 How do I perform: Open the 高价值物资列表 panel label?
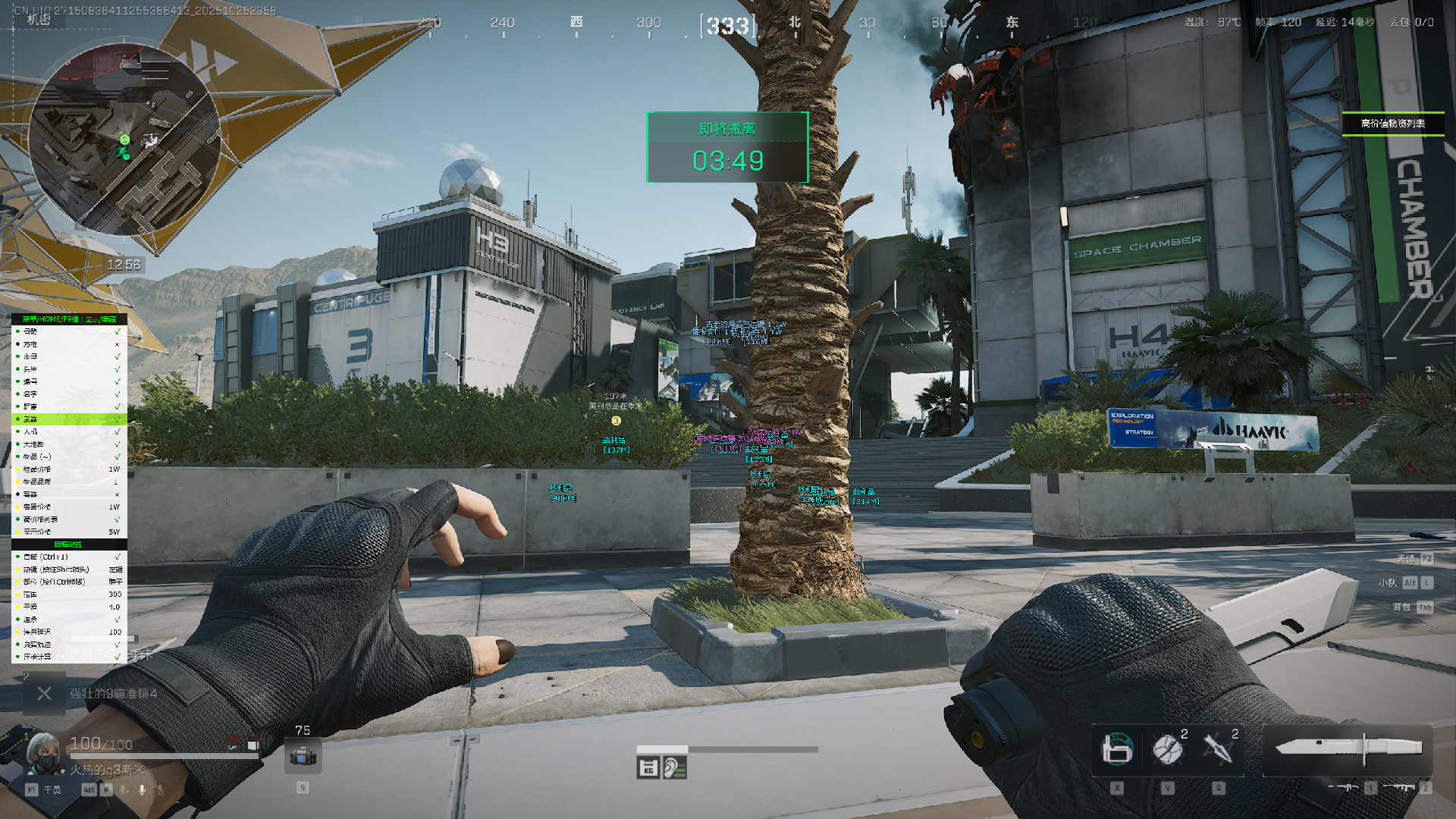click(1392, 124)
